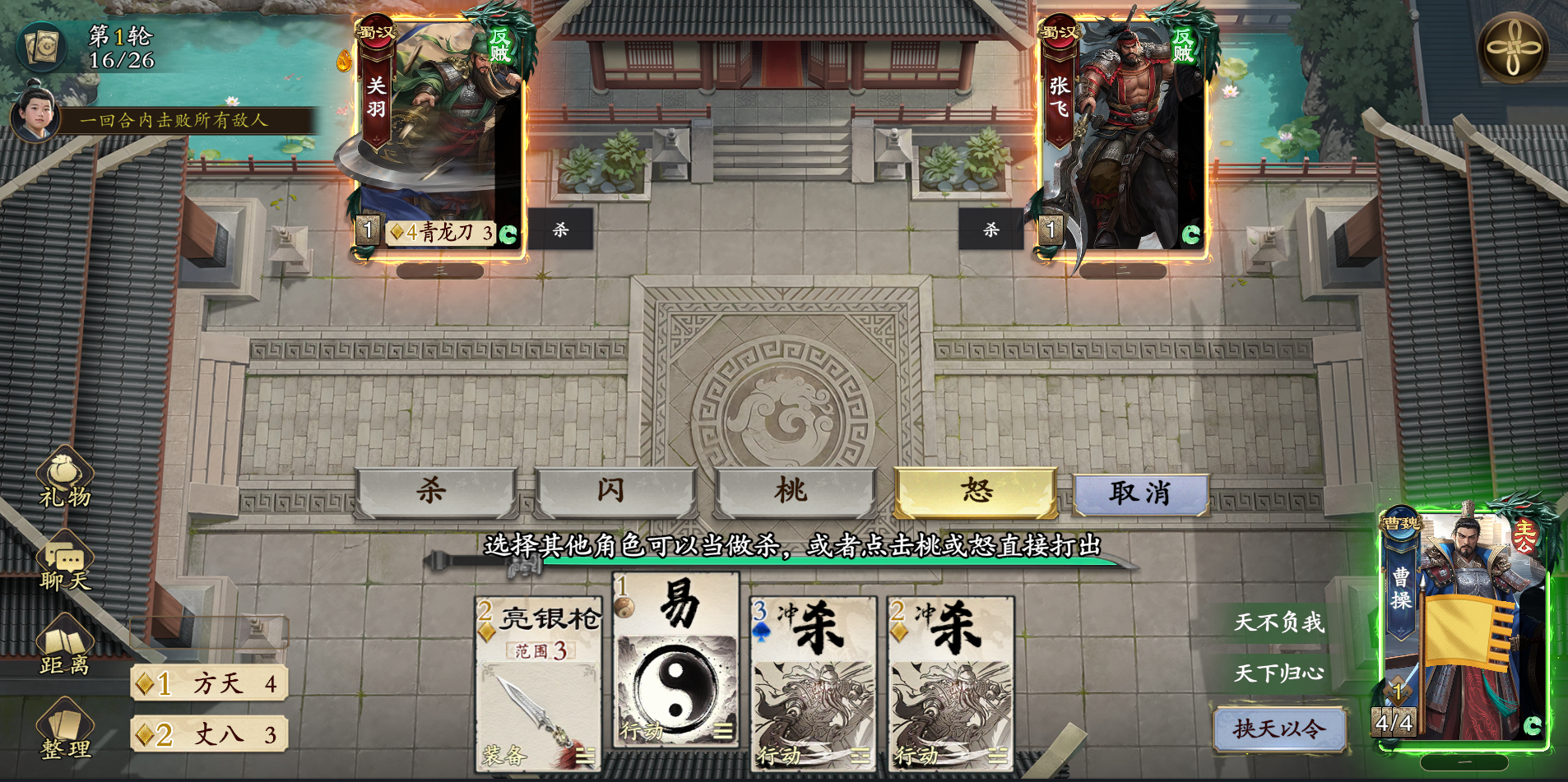Select the 挟天以令 skill
1568x782 pixels.
(x=1280, y=729)
